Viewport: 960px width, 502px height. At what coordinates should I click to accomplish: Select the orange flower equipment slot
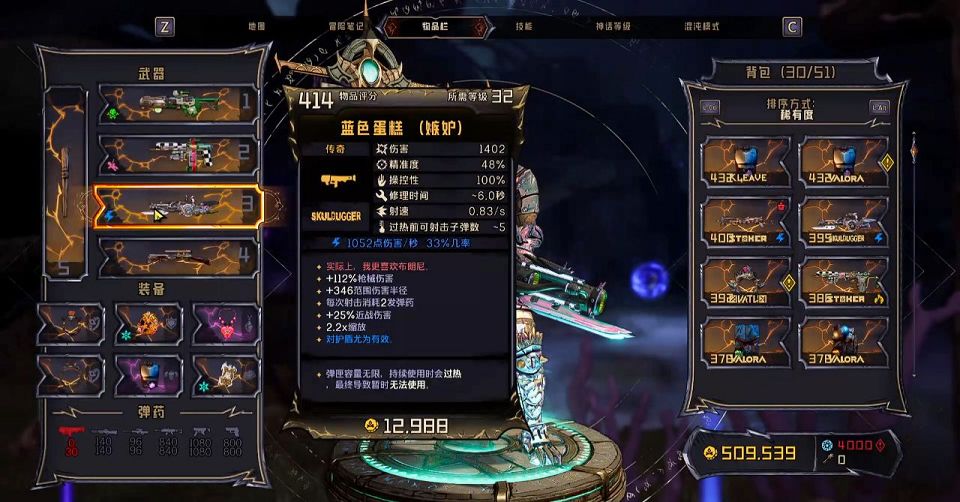148,324
